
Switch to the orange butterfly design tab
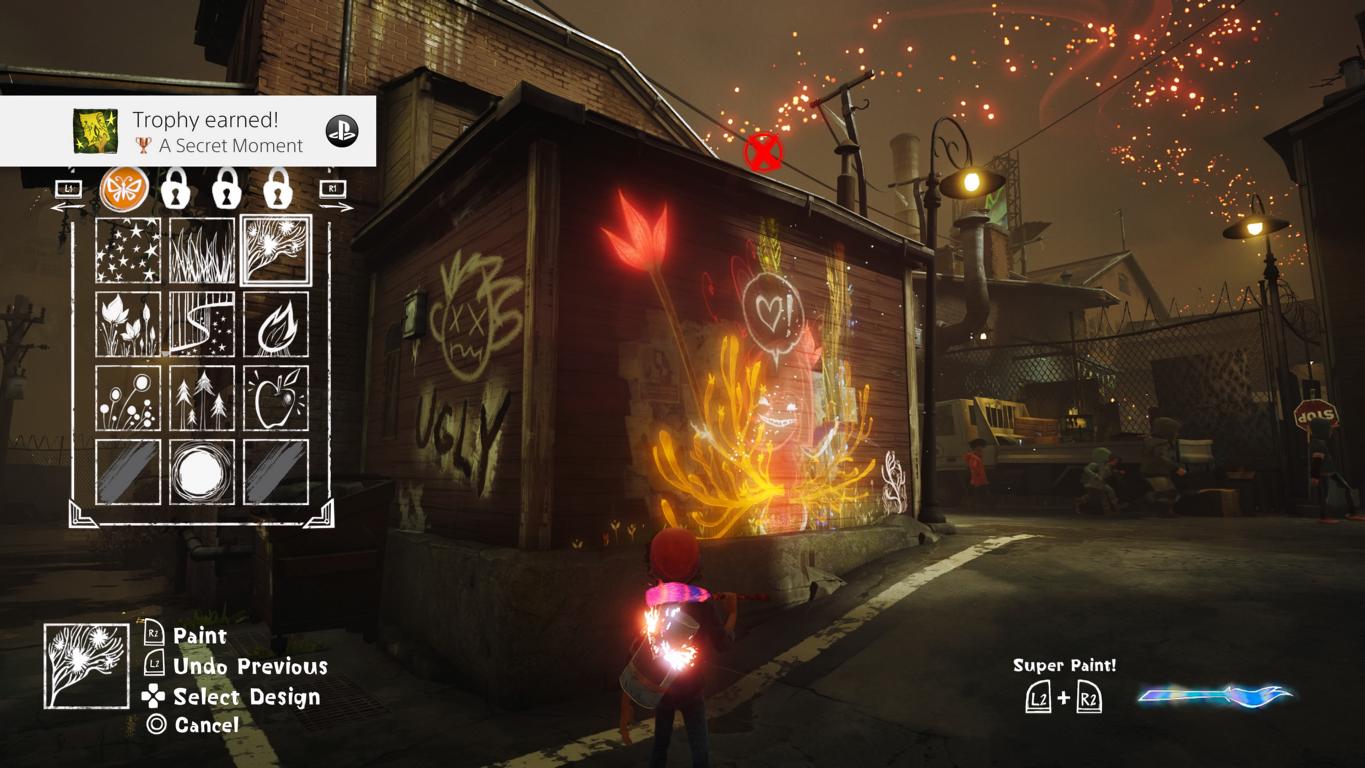pyautogui.click(x=124, y=188)
